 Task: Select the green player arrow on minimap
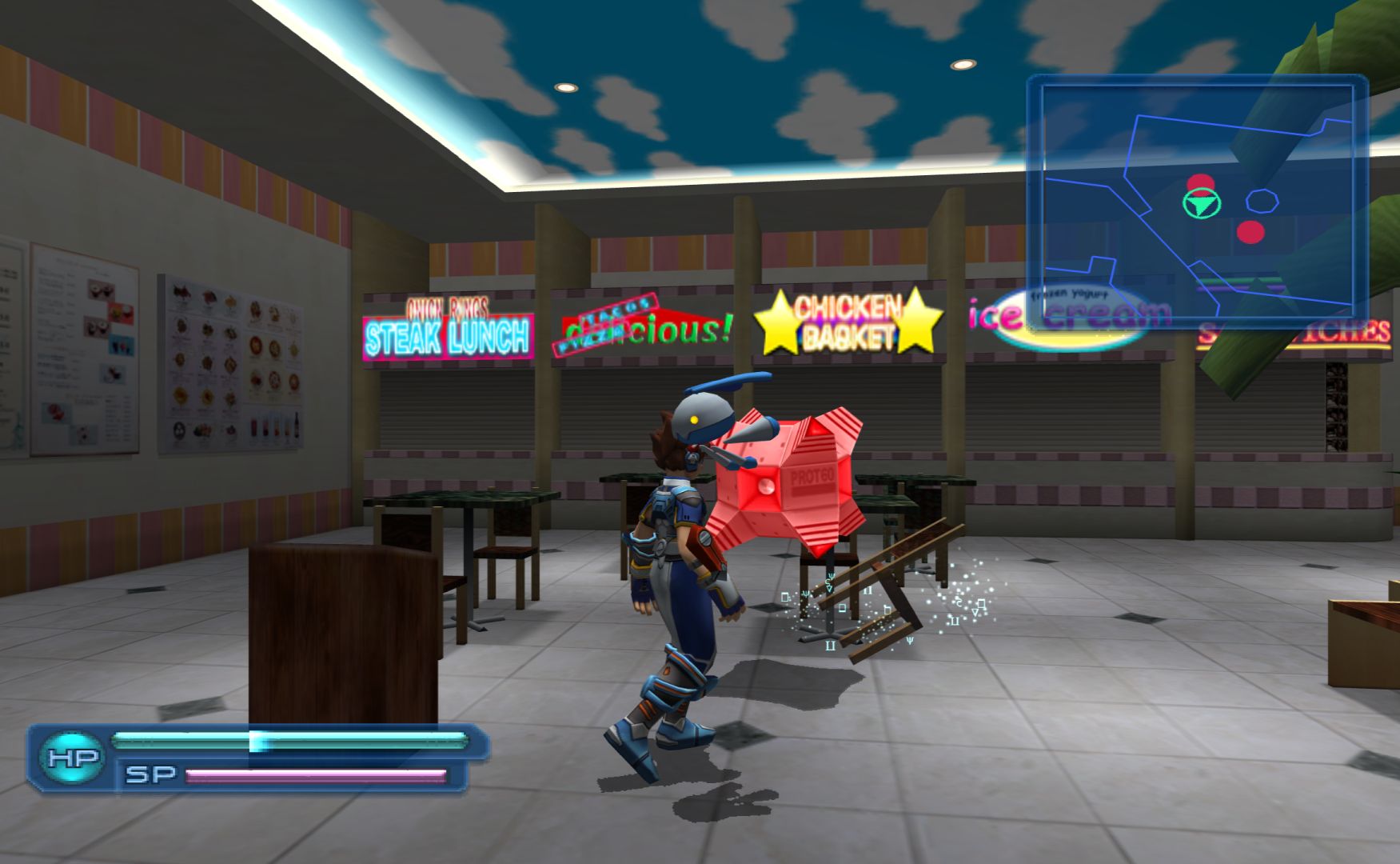1201,203
